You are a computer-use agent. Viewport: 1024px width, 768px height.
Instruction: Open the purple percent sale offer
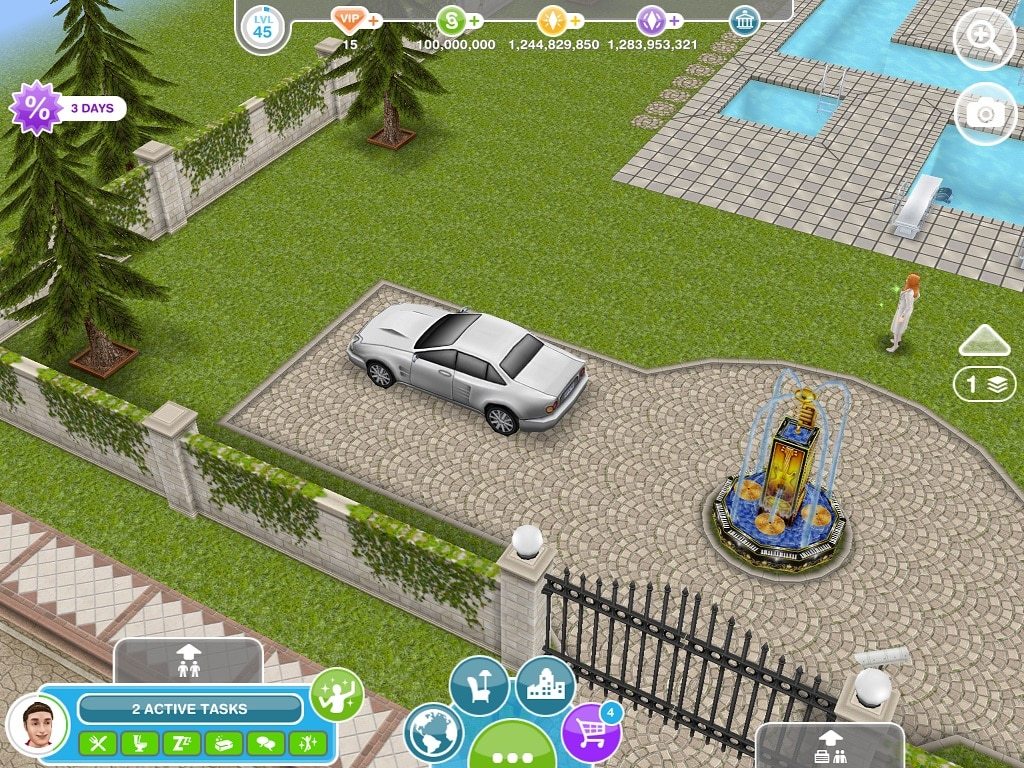(x=36, y=108)
